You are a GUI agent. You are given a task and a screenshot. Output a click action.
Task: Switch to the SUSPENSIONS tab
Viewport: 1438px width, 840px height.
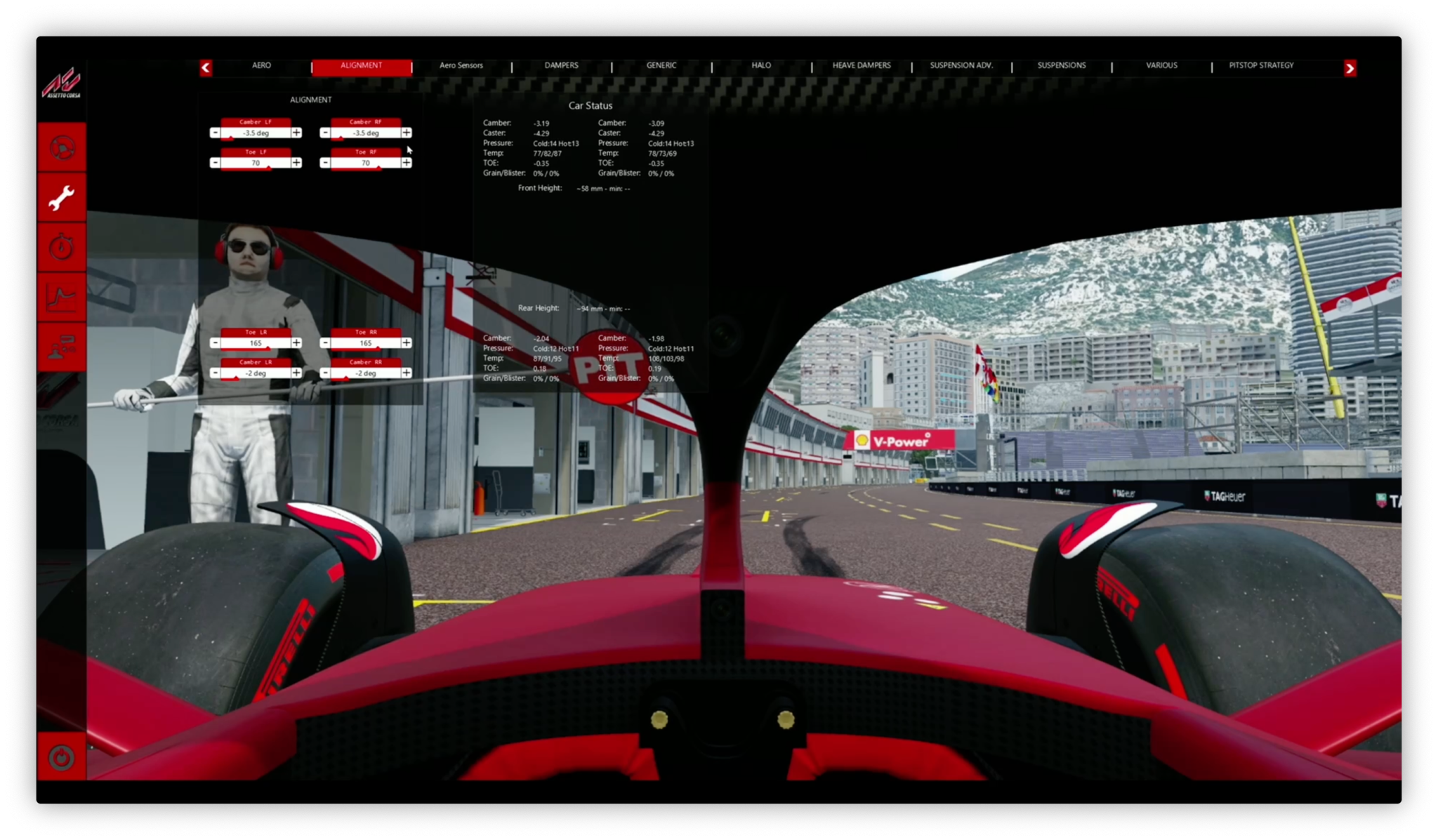1062,65
